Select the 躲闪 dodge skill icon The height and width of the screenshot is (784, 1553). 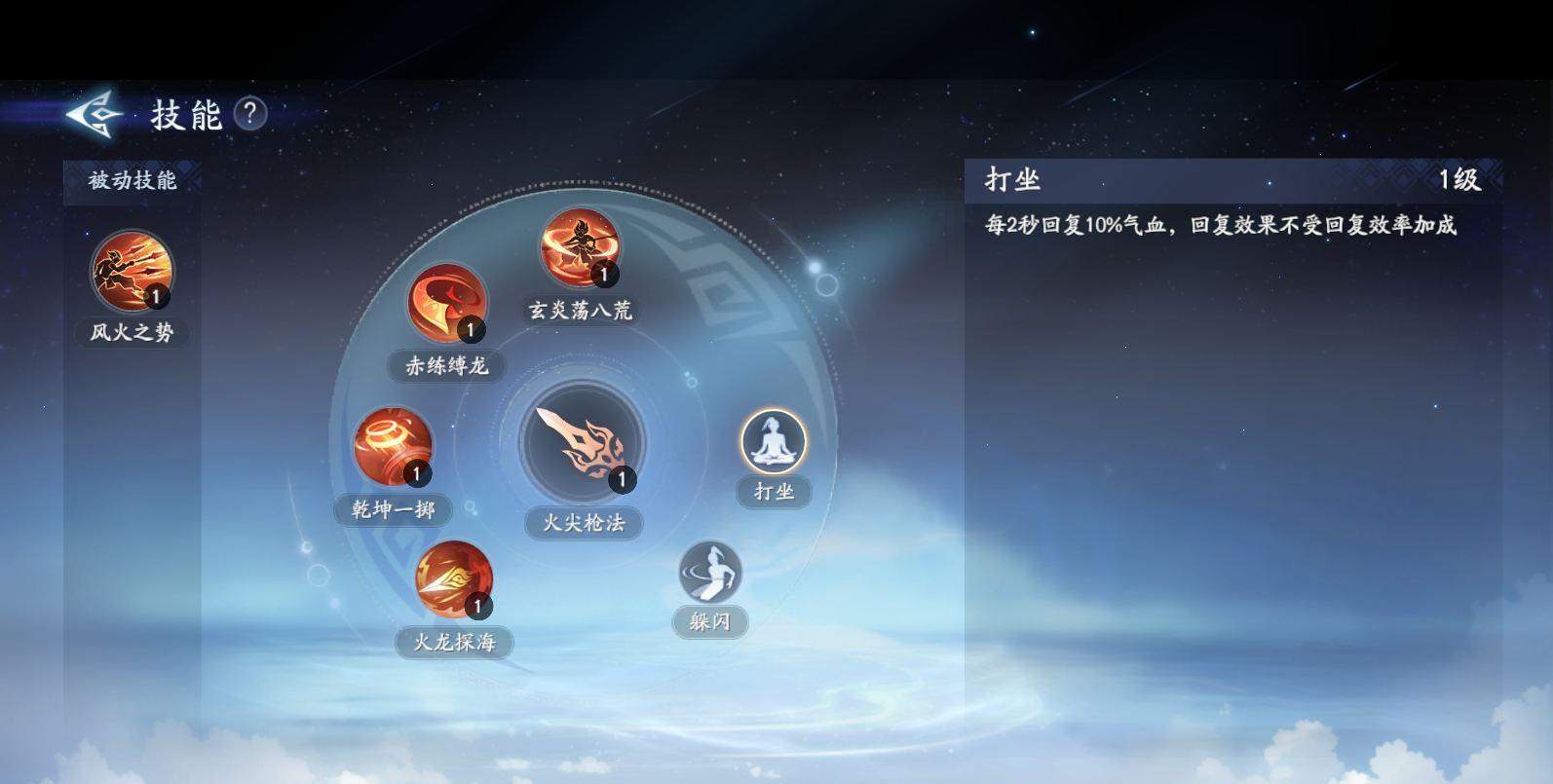[x=709, y=574]
